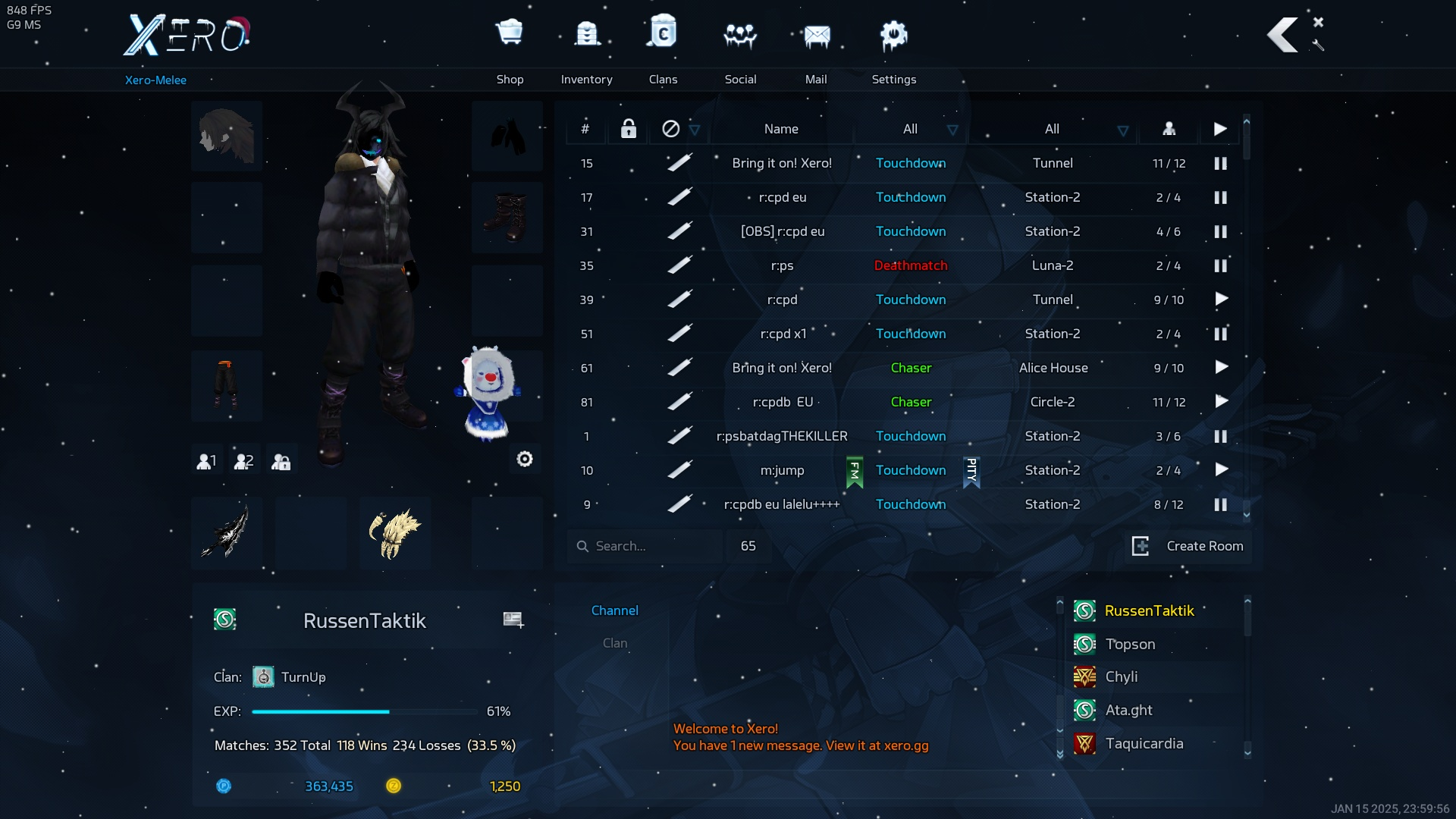
Task: Select player Topson in the player list
Action: click(x=1130, y=644)
